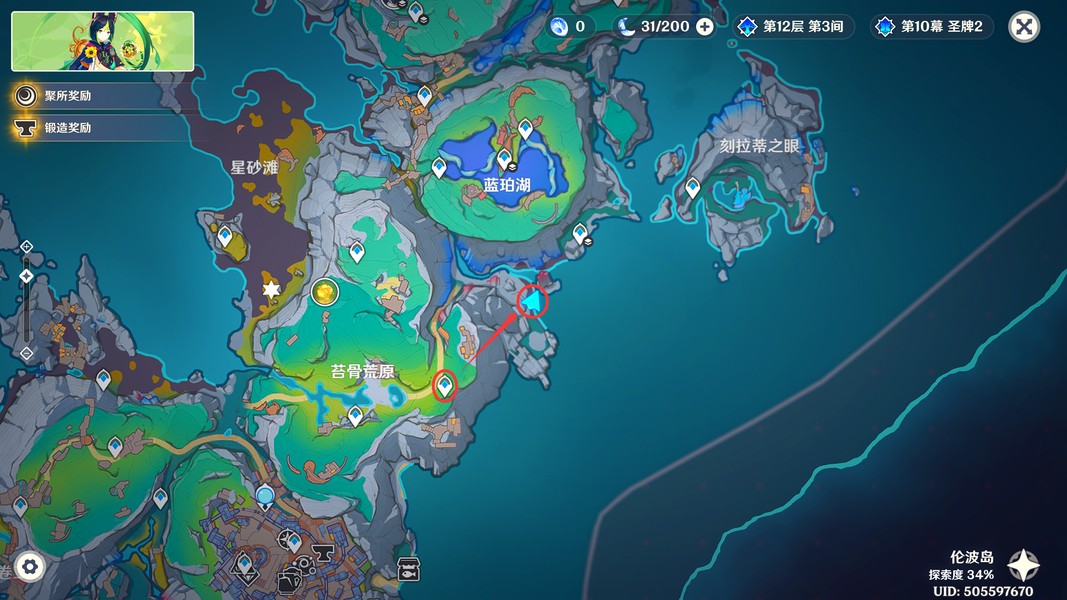Zoom out with the map's minus button
The height and width of the screenshot is (600, 1067).
27,353
